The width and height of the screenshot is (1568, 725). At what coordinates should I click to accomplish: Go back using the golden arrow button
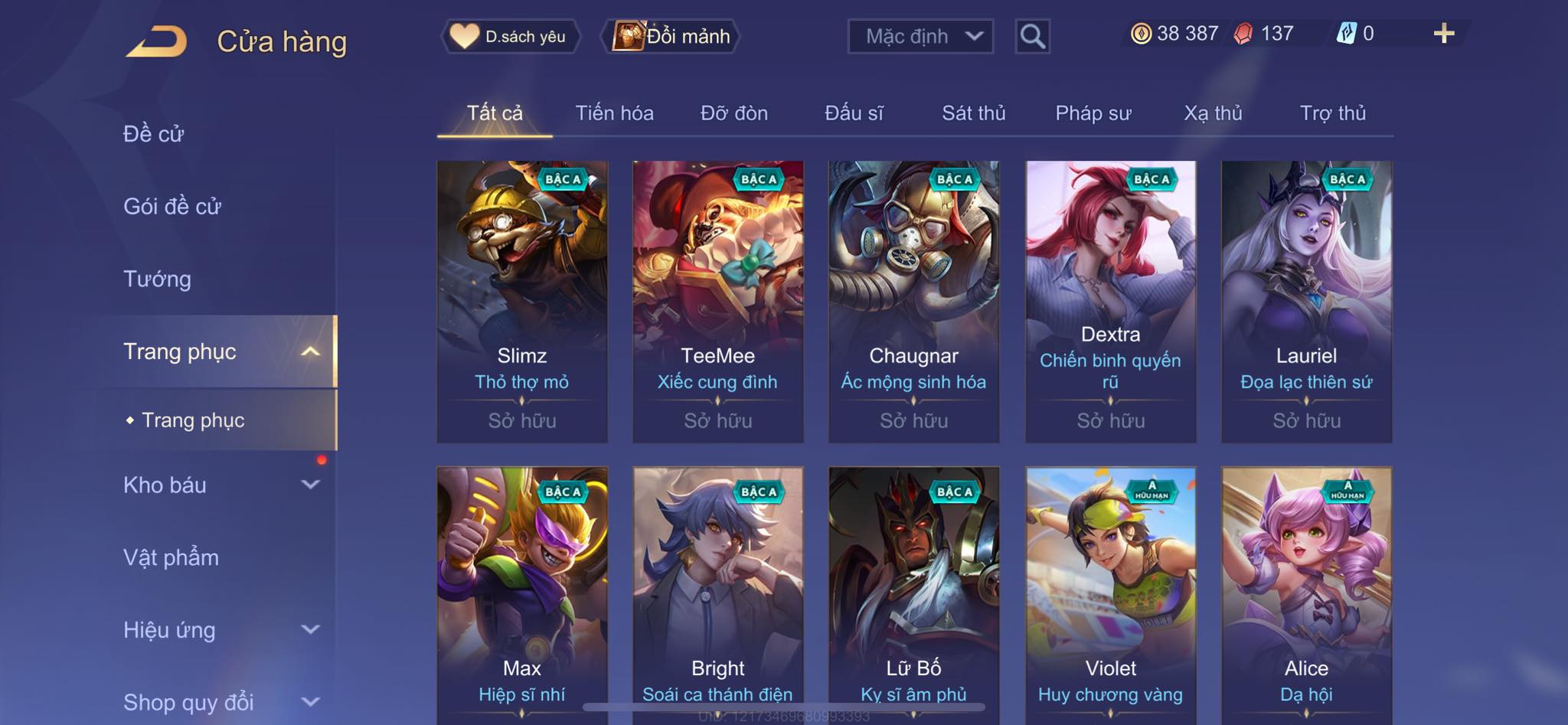157,41
